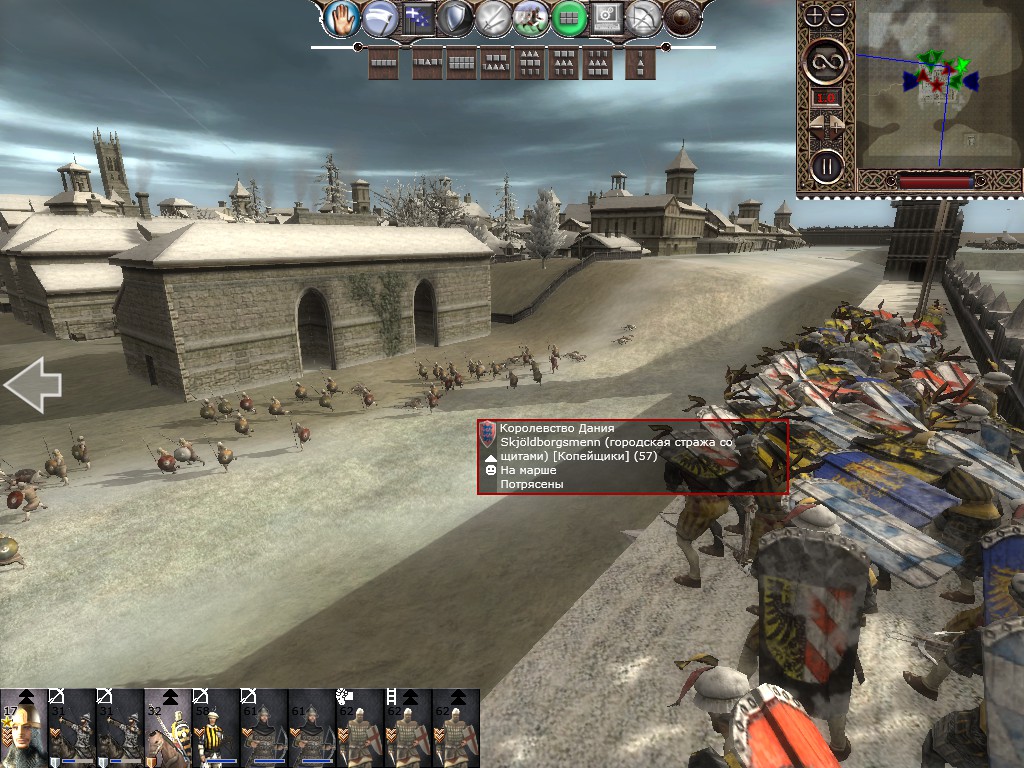Toggle the blue banner group button
The image size is (1024, 768).
(418, 17)
